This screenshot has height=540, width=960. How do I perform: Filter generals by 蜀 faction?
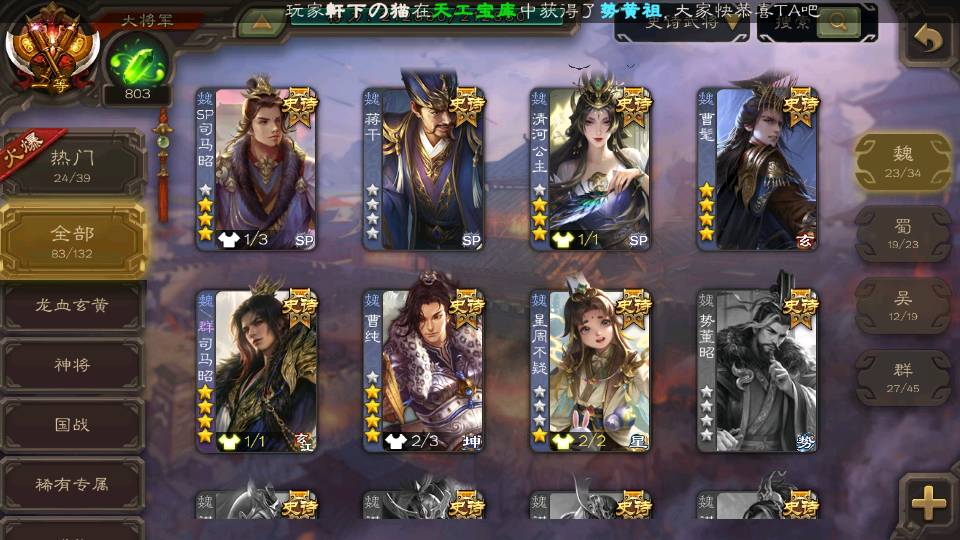pos(902,233)
